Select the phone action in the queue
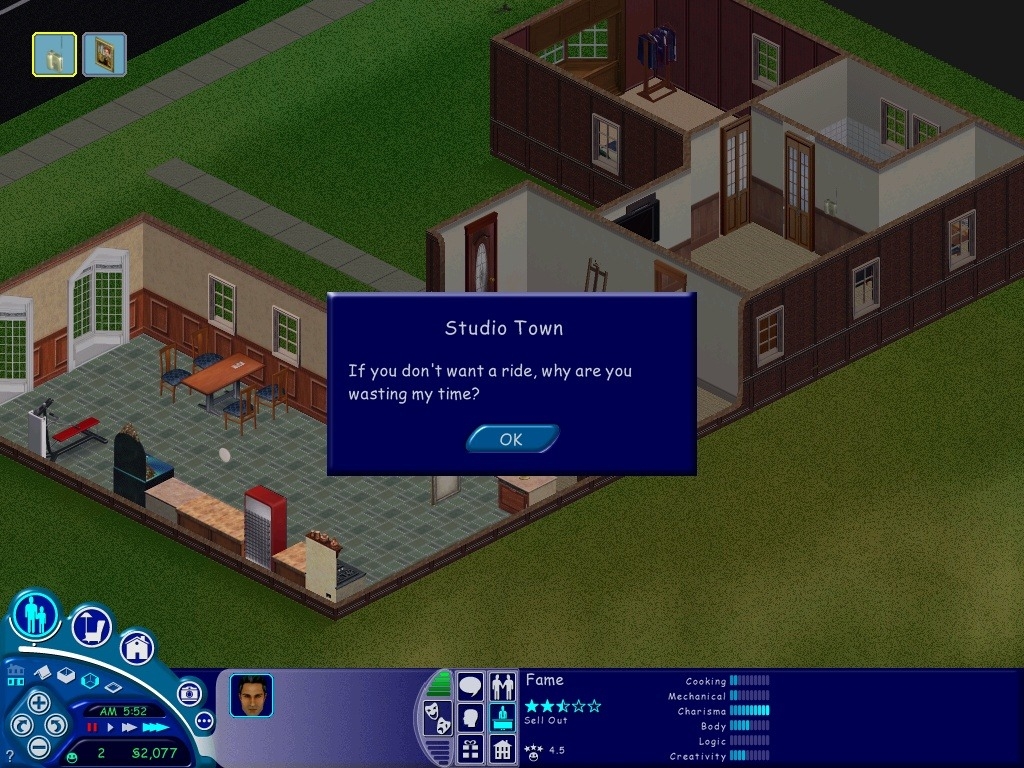Screen dimensions: 1024x768 [54, 55]
